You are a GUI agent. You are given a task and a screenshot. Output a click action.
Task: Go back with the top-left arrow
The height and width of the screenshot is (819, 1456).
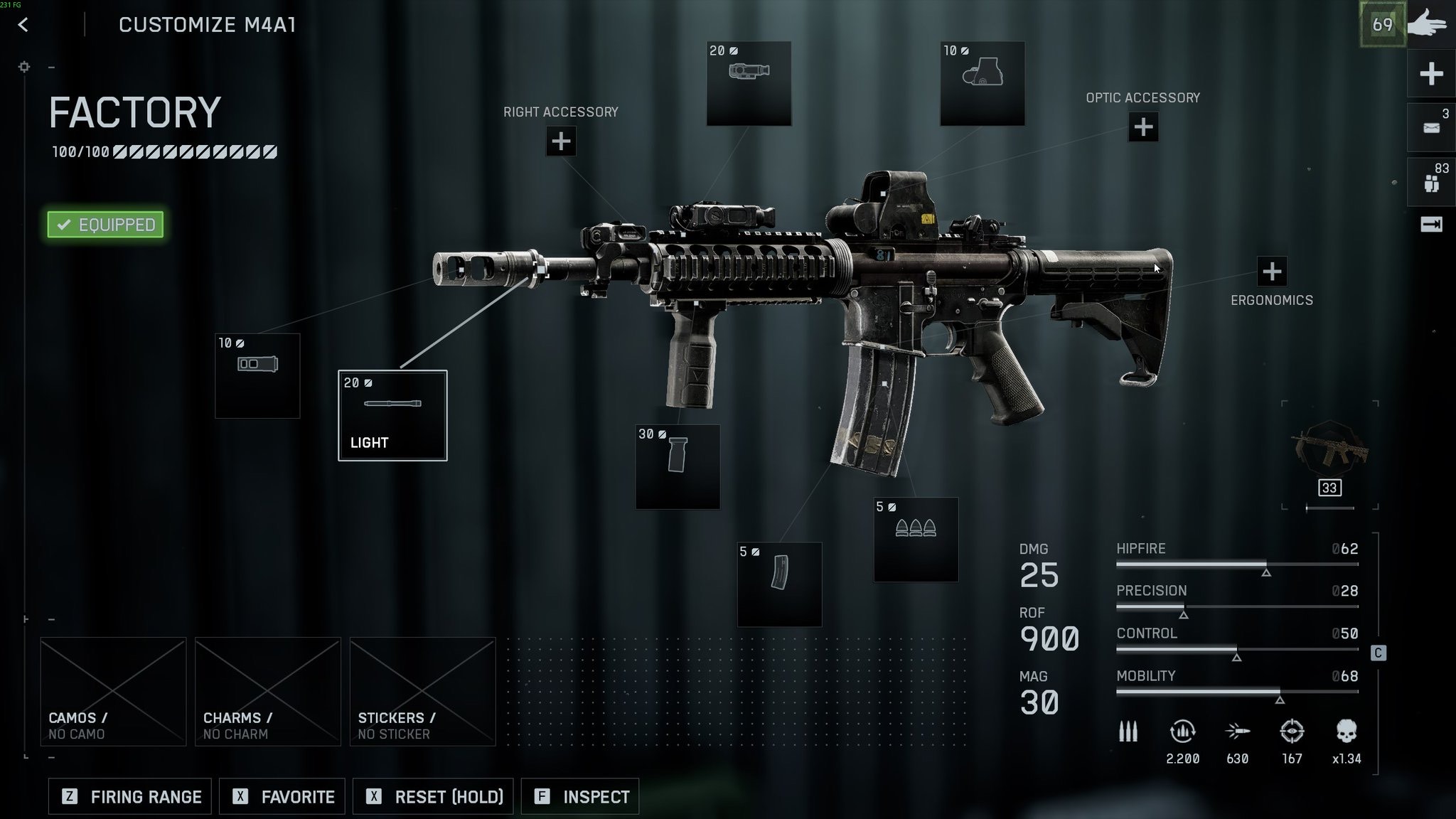(x=23, y=25)
